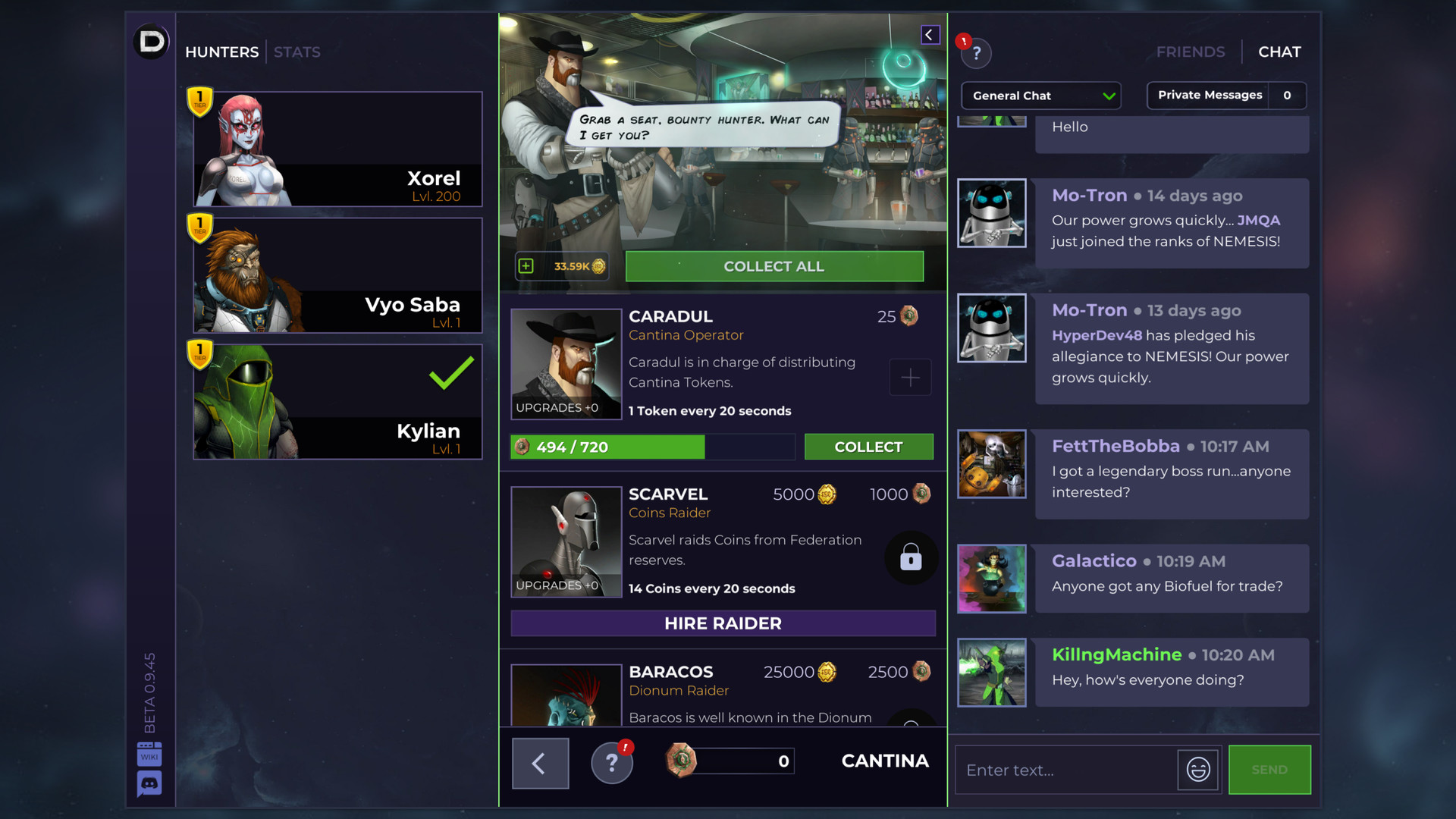This screenshot has height=819, width=1456.
Task: Open the General Chat dropdown
Action: tap(1040, 96)
